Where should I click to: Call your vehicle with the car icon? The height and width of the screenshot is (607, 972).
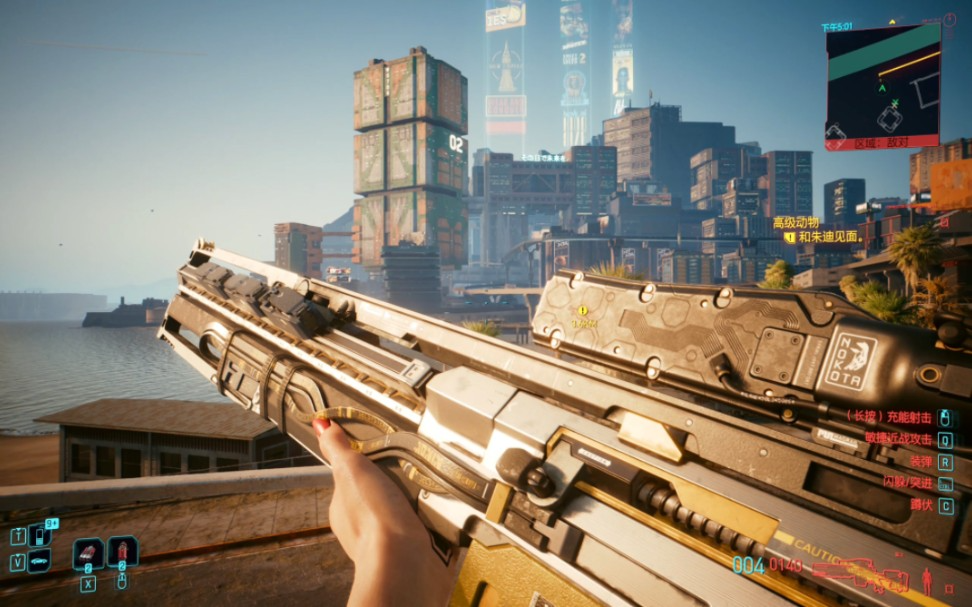[x=39, y=561]
